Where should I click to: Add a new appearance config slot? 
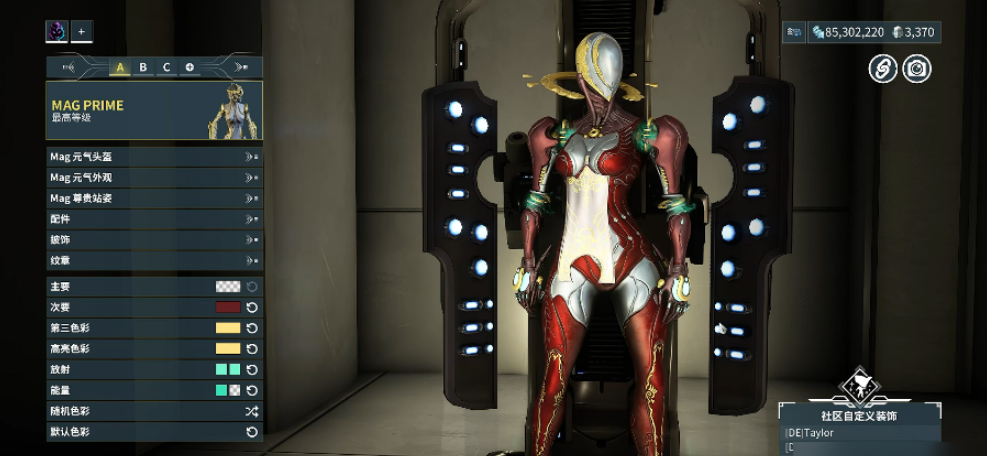(189, 67)
